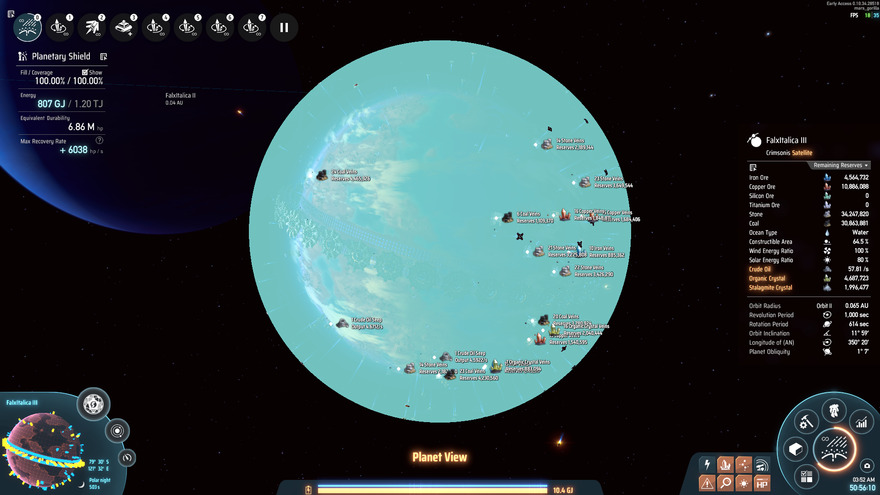The image size is (880, 495).
Task: Open the statistics chart panel
Action: (x=861, y=423)
